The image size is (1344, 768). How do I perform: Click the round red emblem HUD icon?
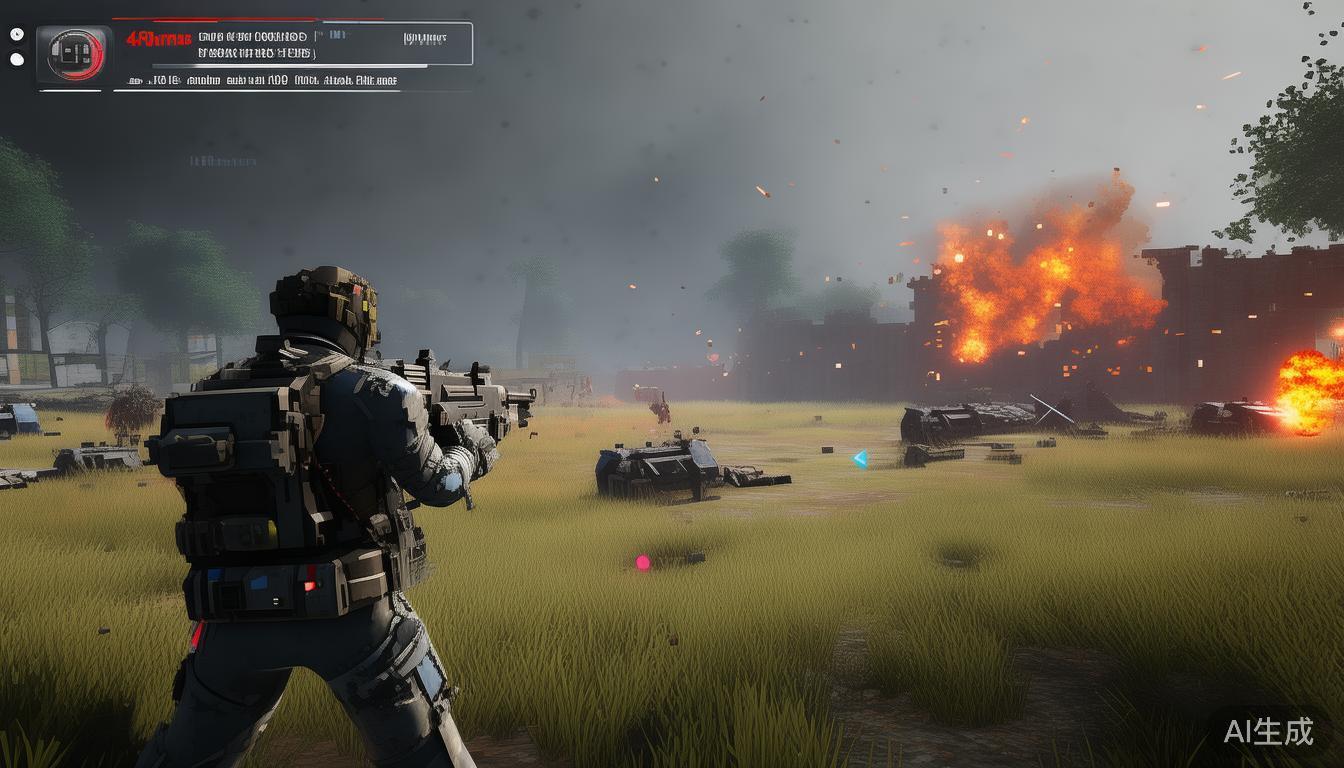point(75,54)
